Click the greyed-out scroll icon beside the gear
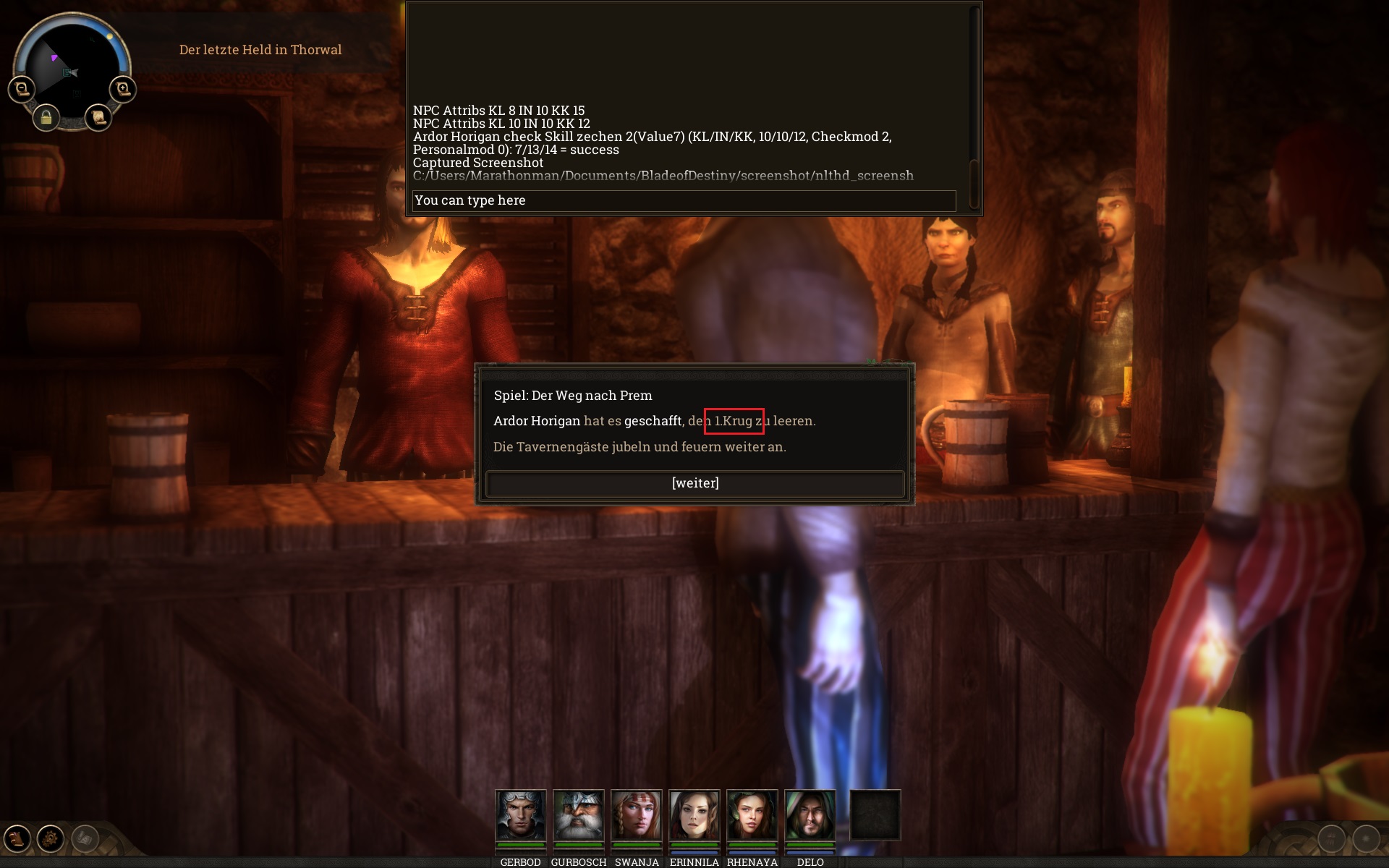 (x=85, y=838)
